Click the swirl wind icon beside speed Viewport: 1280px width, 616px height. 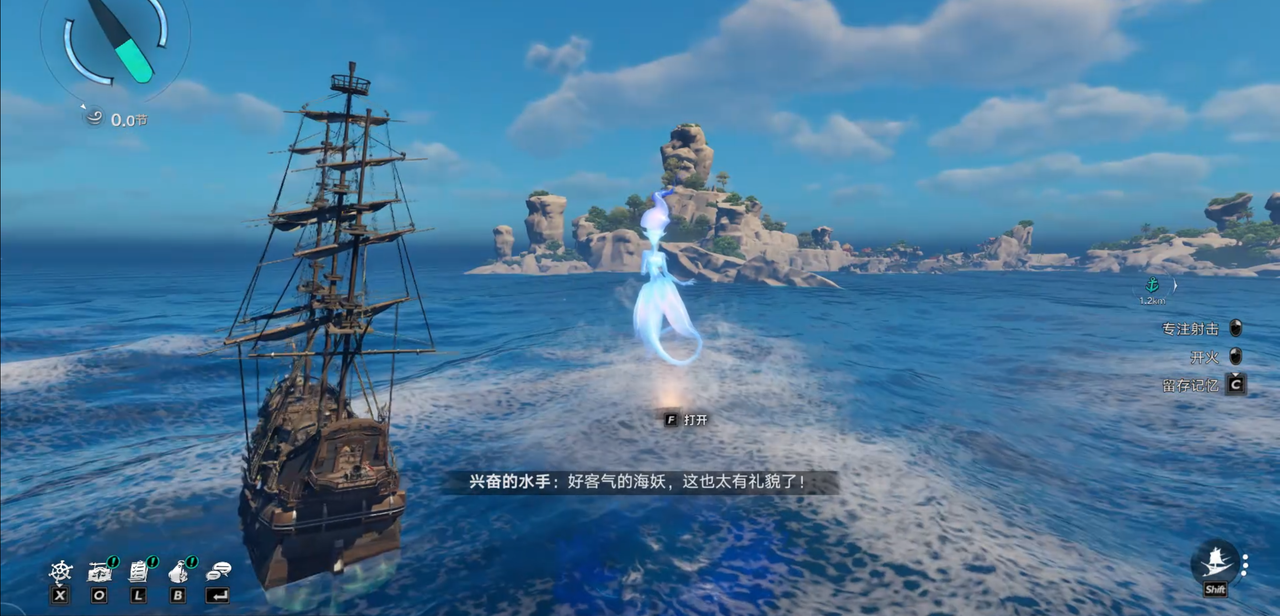click(95, 119)
